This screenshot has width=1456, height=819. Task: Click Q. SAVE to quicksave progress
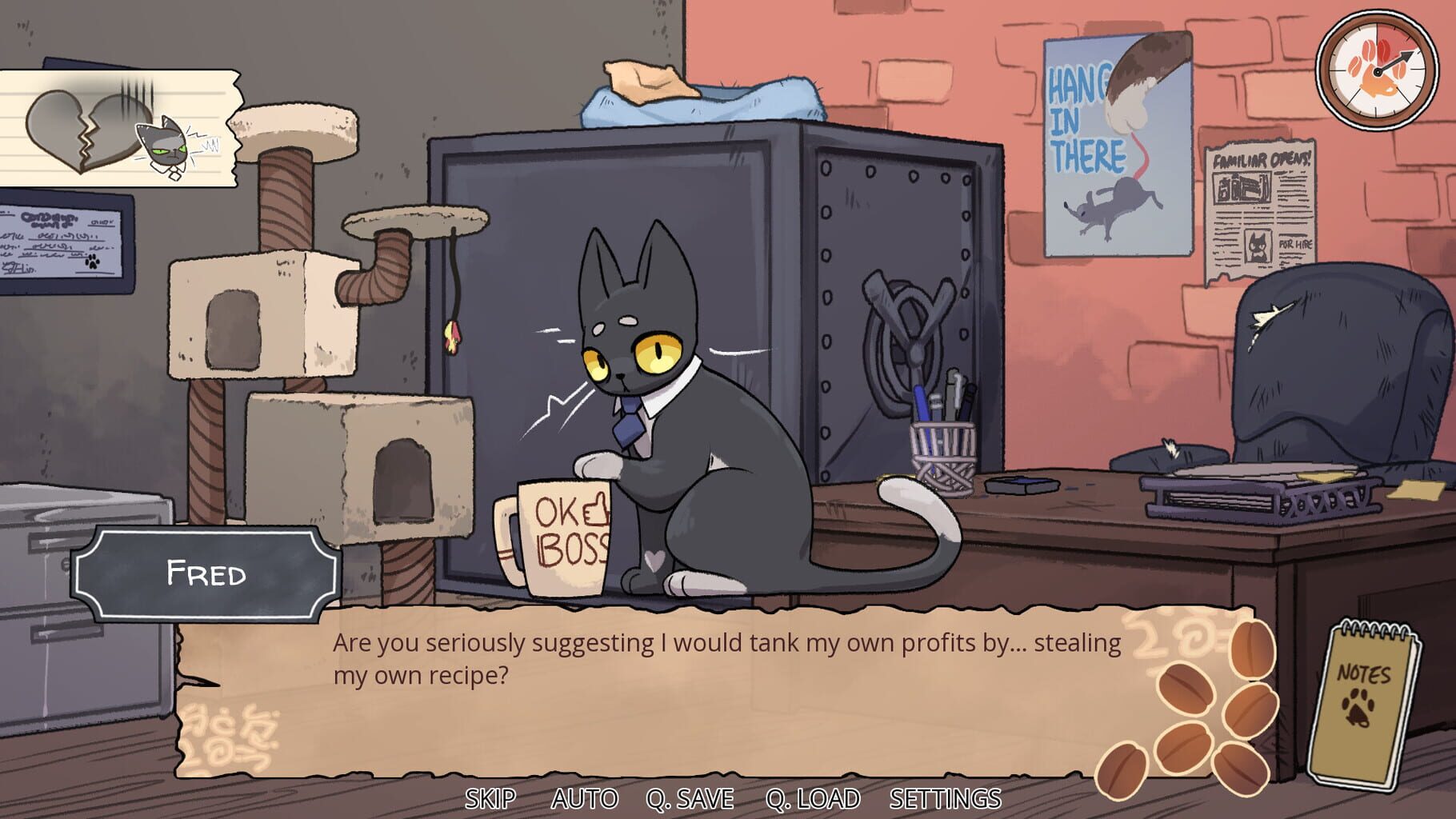pyautogui.click(x=690, y=797)
